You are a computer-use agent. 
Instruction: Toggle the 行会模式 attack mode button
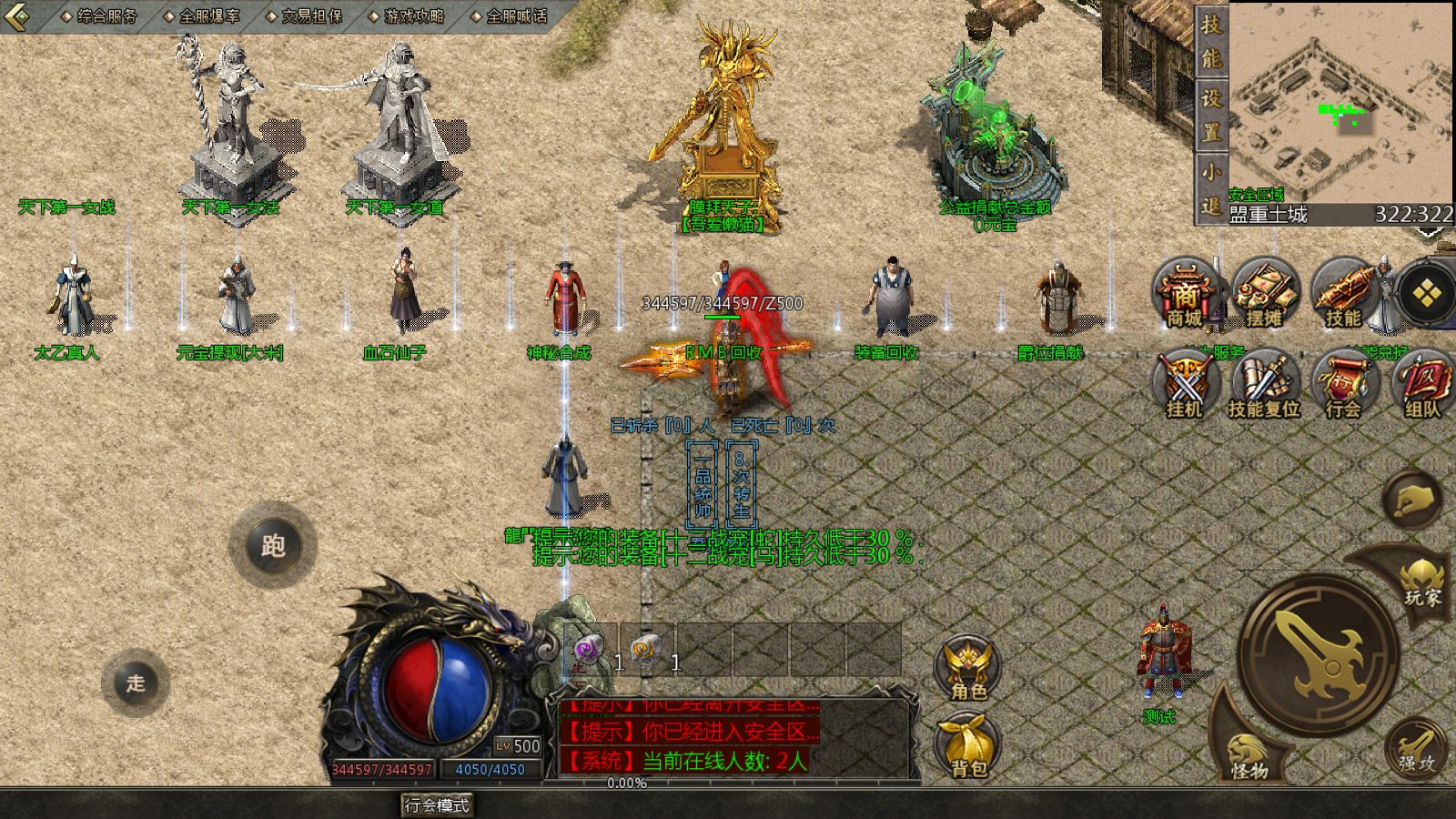(x=437, y=805)
